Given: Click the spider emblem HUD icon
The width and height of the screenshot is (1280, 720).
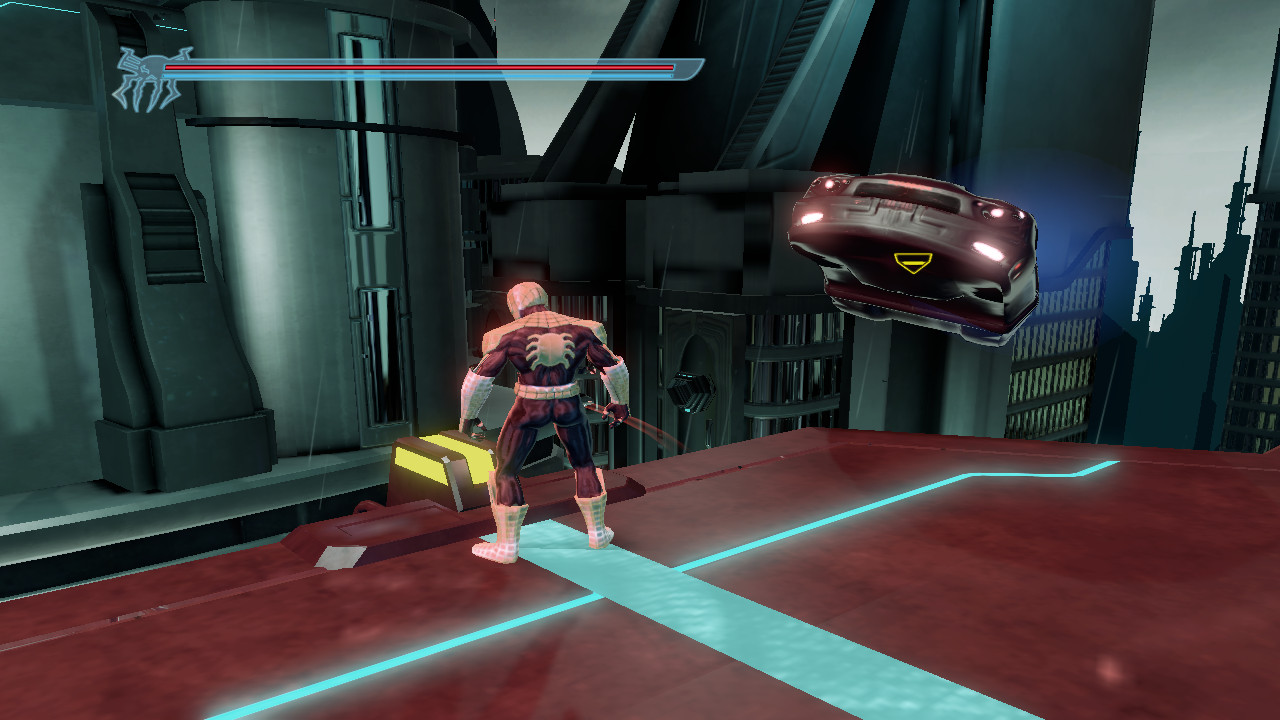Looking at the screenshot, I should tap(147, 77).
